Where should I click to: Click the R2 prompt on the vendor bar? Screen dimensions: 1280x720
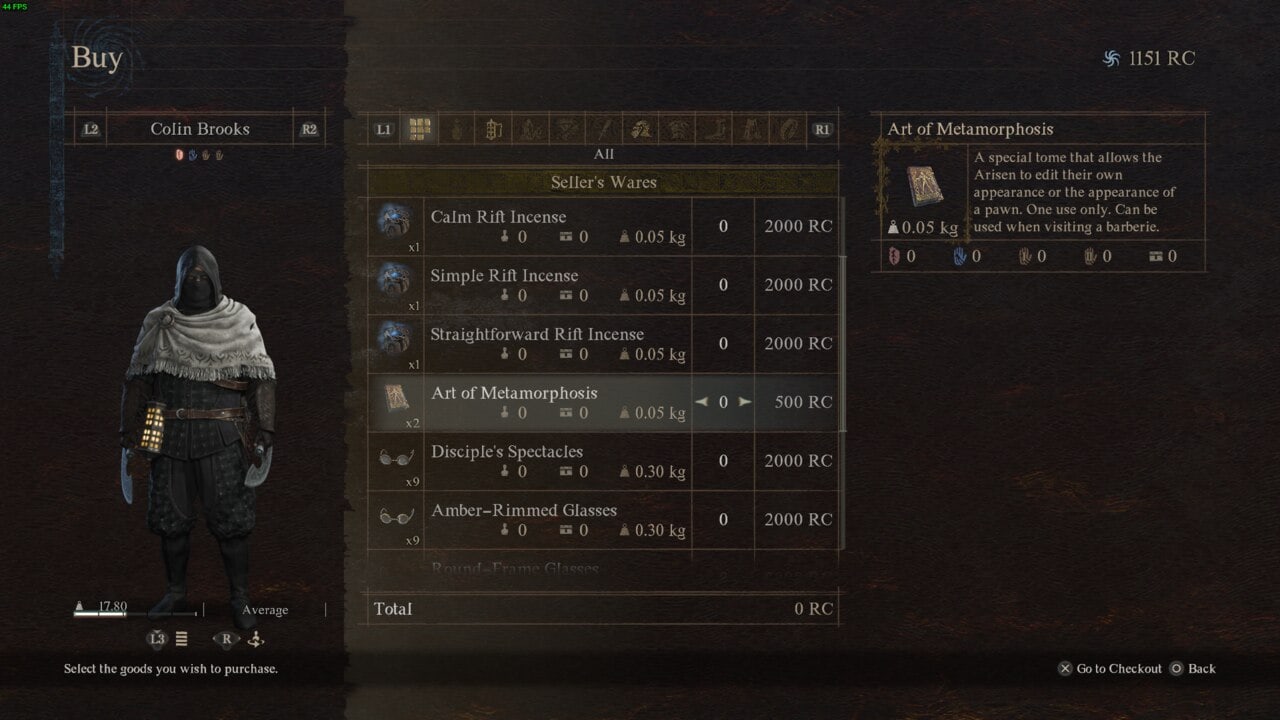[309, 128]
